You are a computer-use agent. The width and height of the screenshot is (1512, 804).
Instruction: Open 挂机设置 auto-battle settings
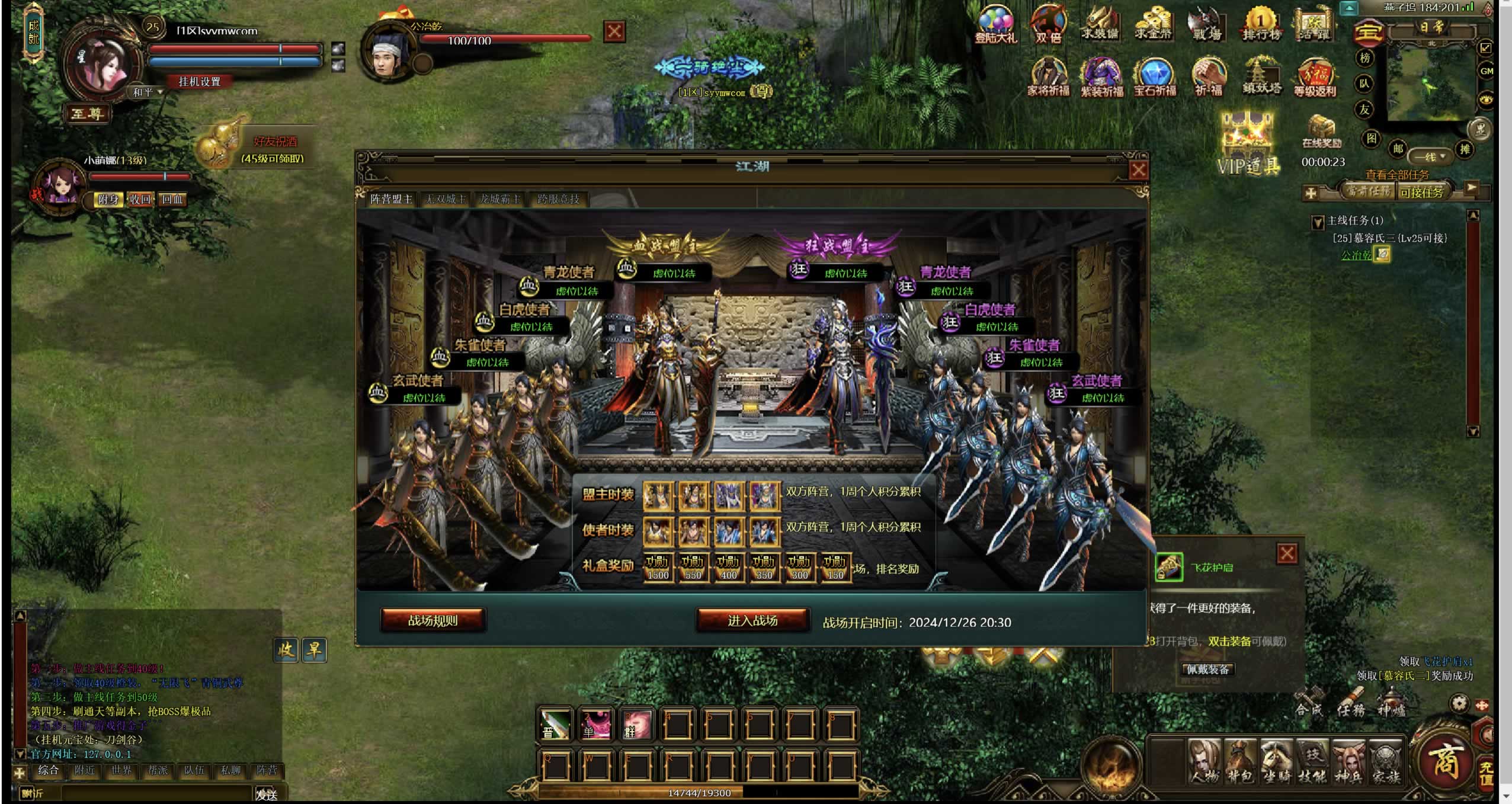[199, 82]
